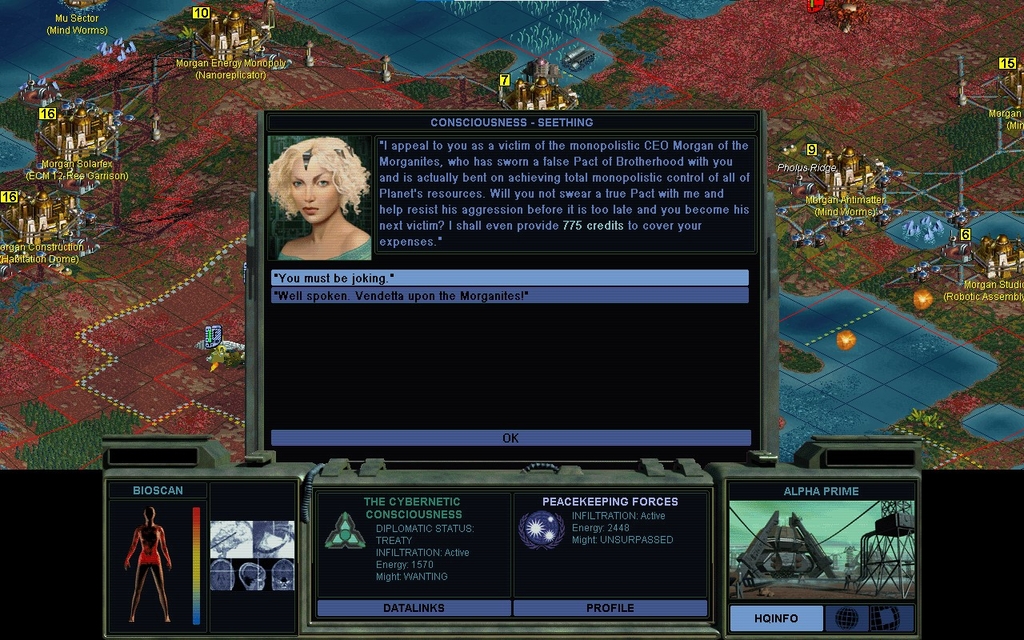Click the Cybernetic Consciousness faction logo
The width and height of the screenshot is (1024, 640).
(x=344, y=530)
